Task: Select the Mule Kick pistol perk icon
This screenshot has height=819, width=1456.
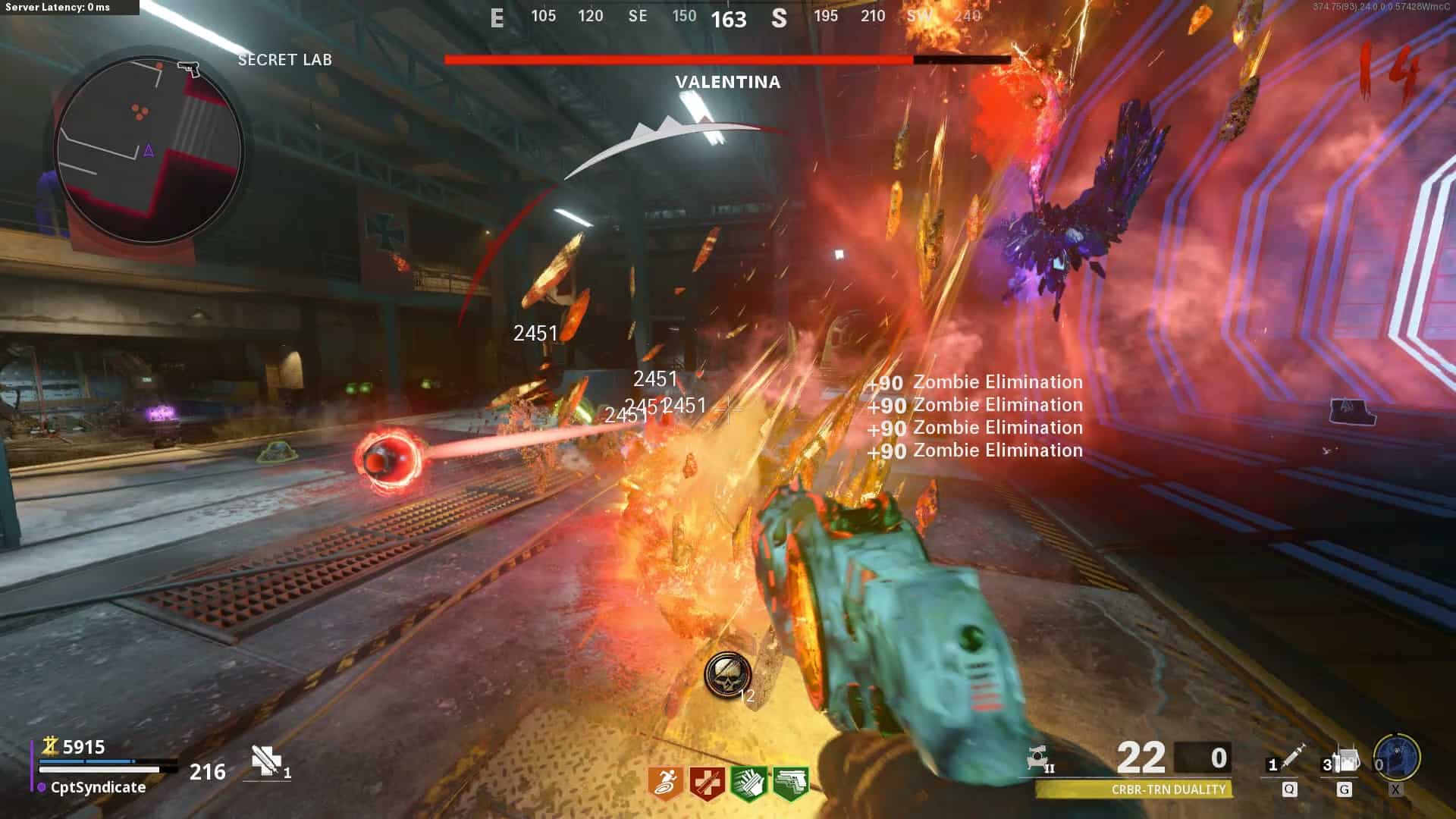Action: (x=790, y=783)
